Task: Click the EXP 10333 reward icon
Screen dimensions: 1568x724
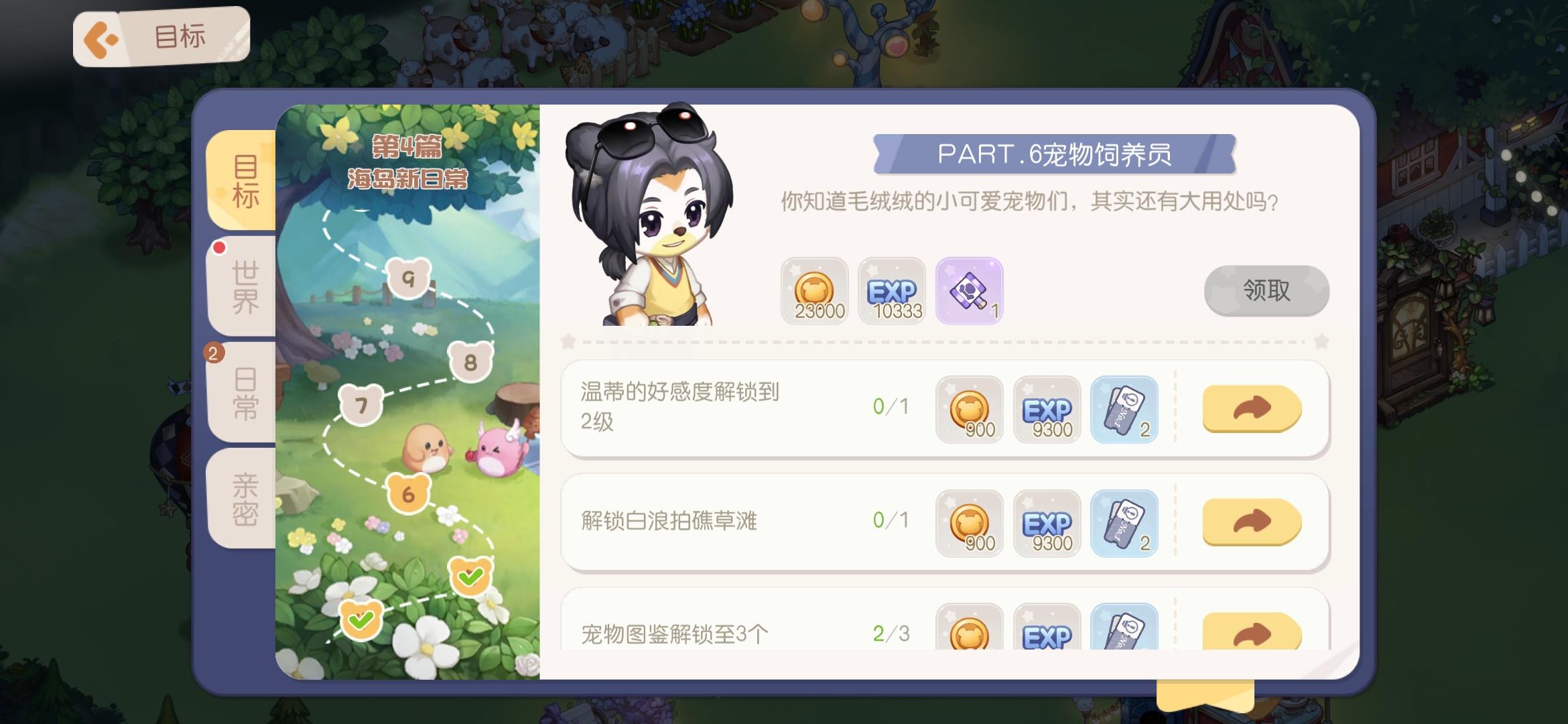Action: point(893,291)
